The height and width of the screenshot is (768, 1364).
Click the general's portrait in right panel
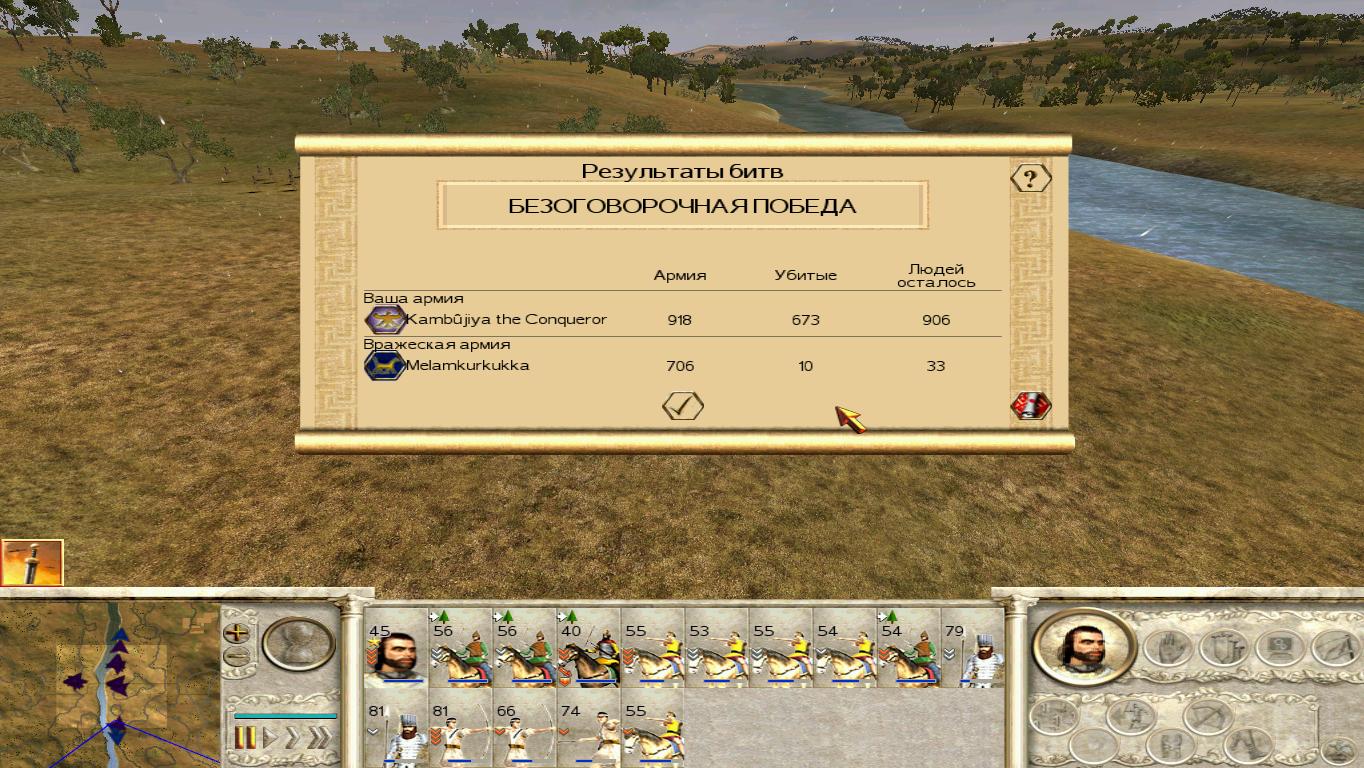(x=1083, y=645)
